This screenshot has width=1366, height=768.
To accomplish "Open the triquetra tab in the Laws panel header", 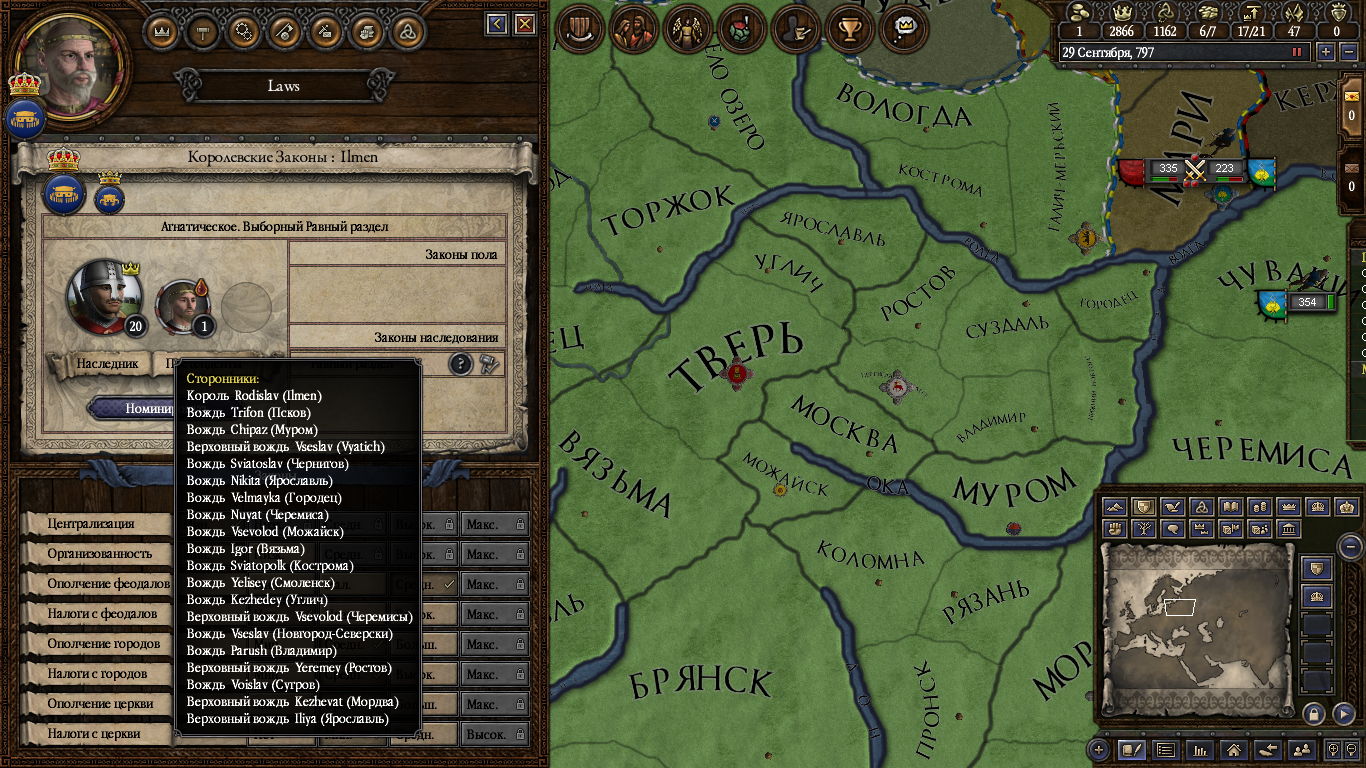I will tap(407, 30).
